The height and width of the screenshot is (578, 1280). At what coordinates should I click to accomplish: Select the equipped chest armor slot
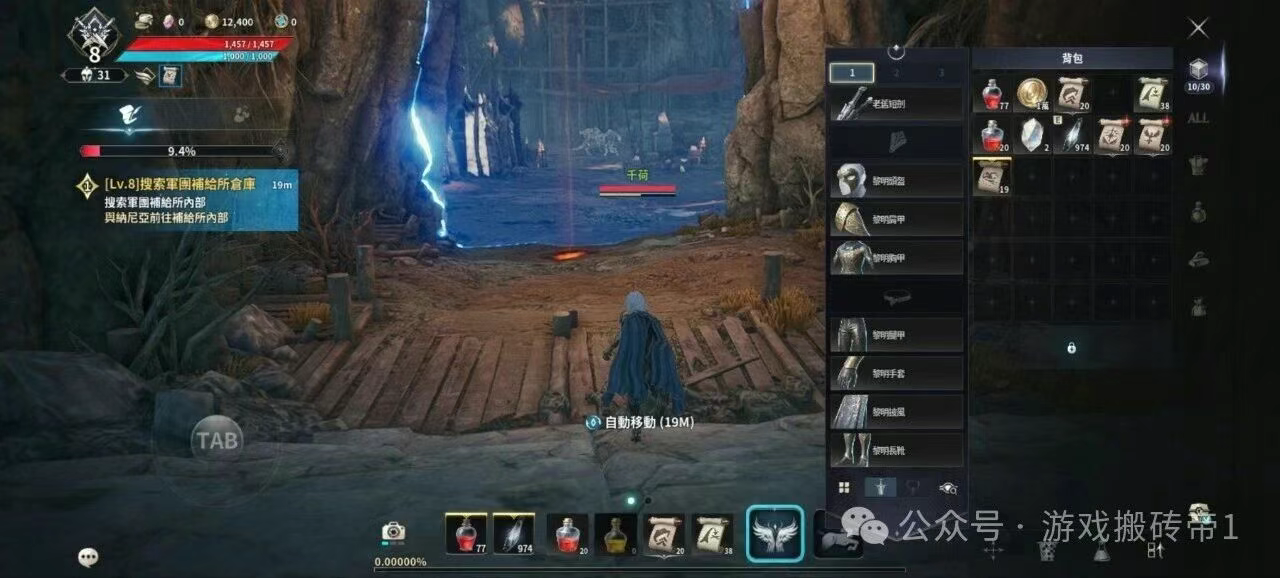pos(896,257)
